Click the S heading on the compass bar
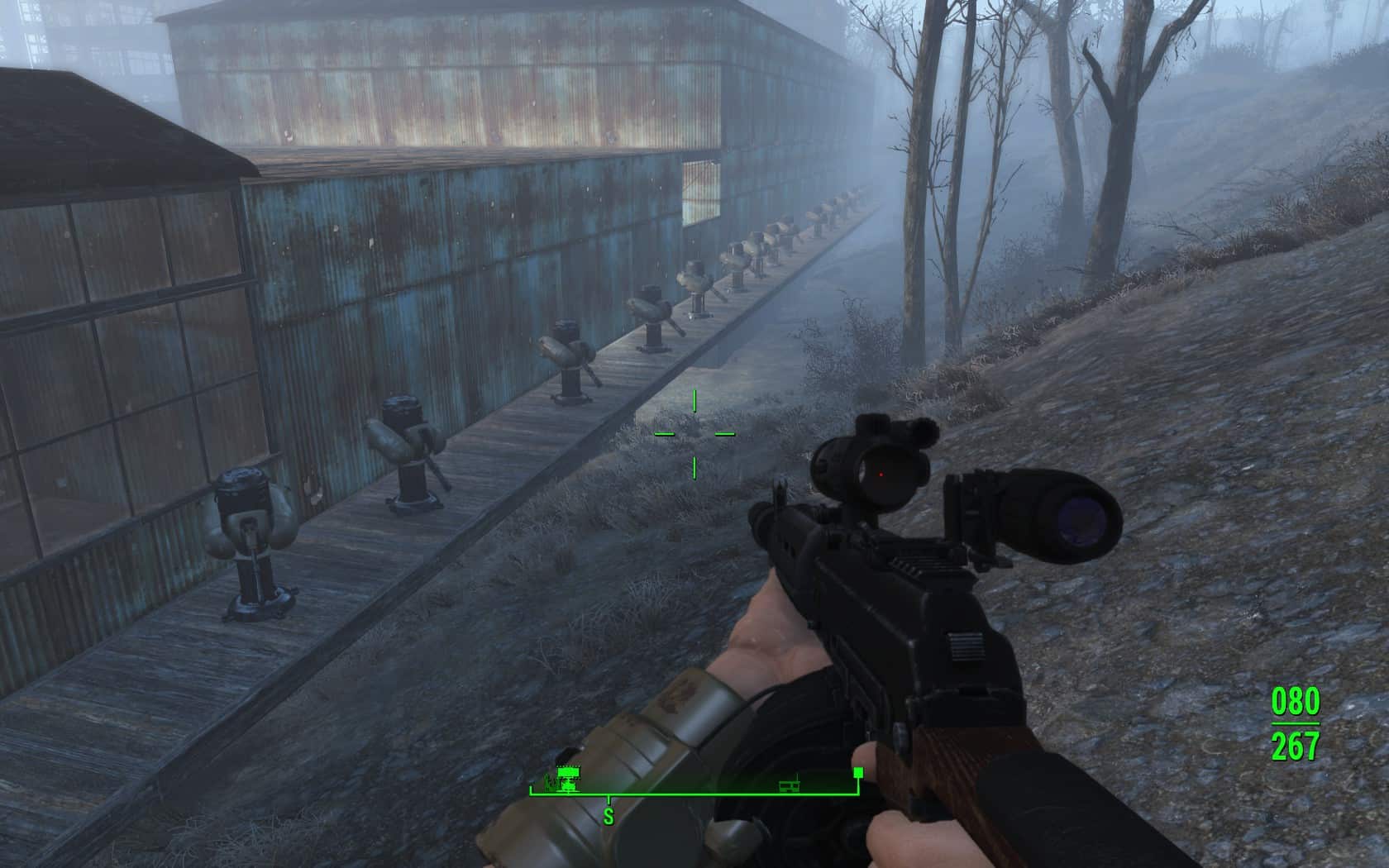The image size is (1389, 868). (x=609, y=817)
